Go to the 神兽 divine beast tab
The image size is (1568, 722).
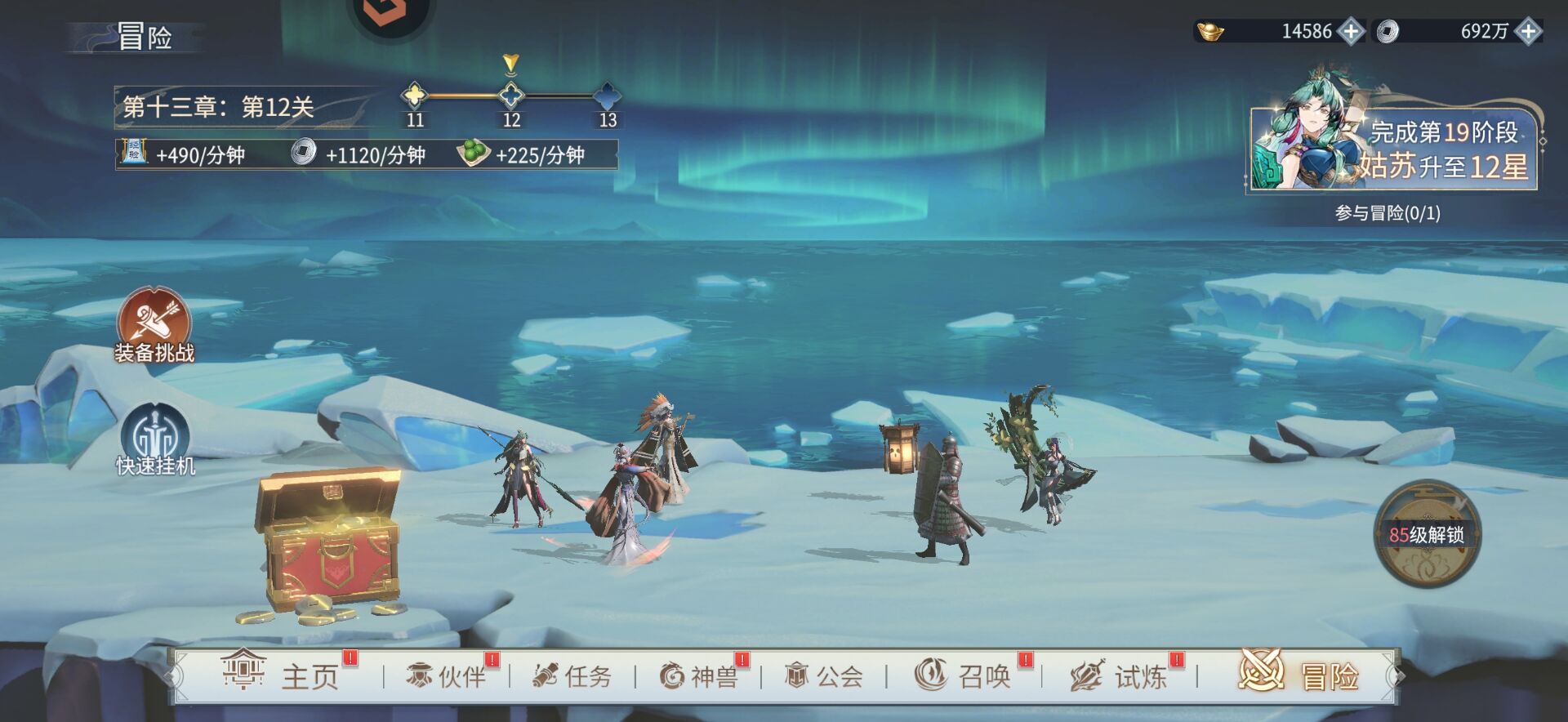698,675
